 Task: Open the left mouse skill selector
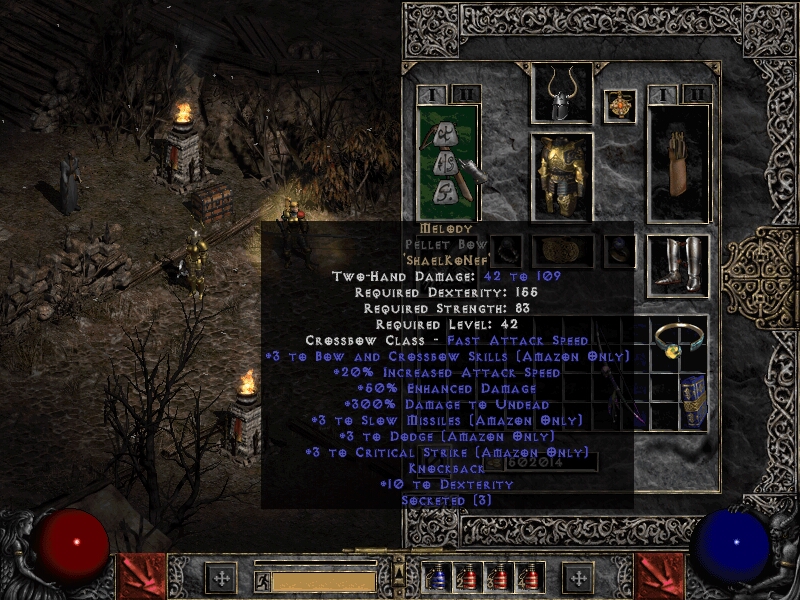142,575
